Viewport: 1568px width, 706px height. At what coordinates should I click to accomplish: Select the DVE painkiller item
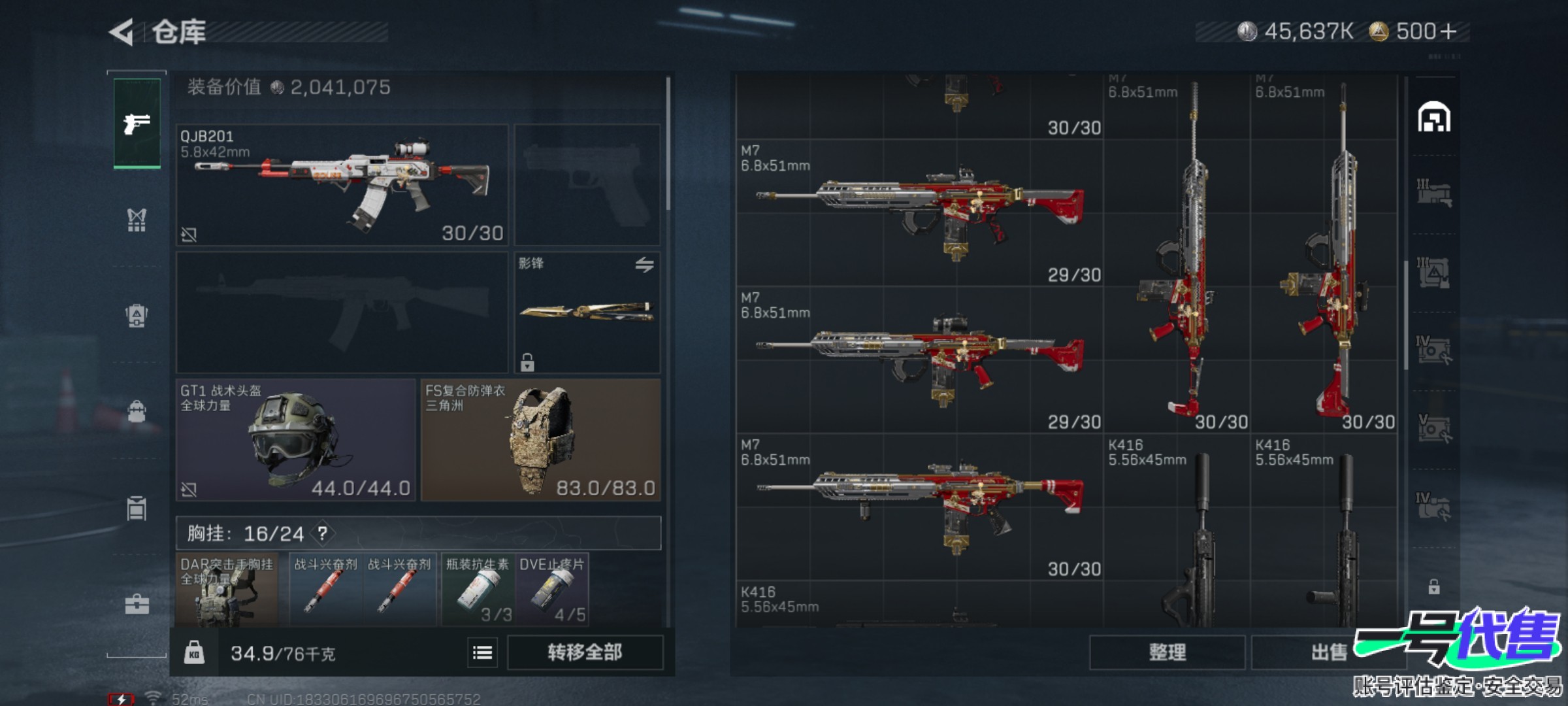552,590
